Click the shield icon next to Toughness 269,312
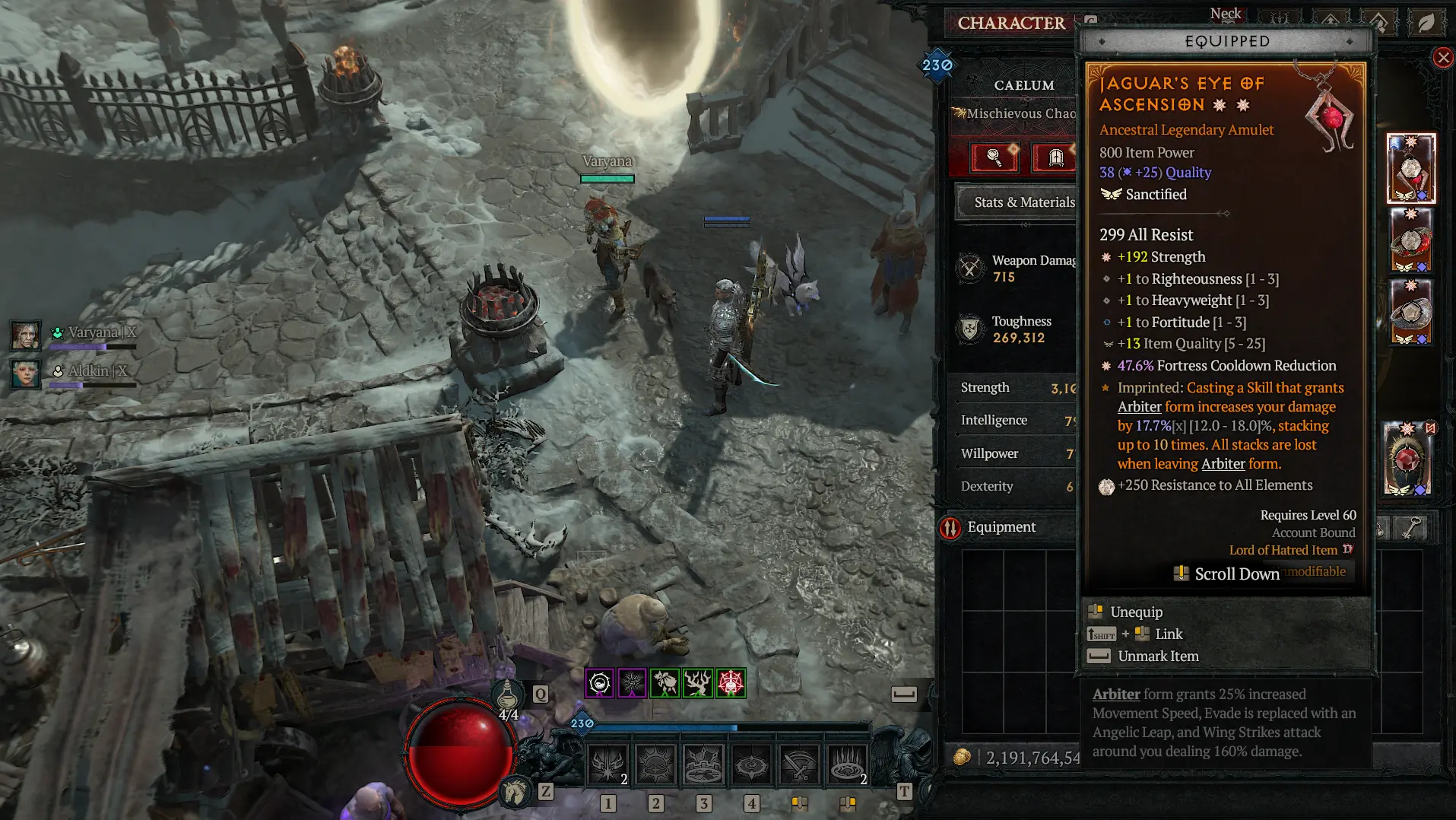 click(970, 329)
